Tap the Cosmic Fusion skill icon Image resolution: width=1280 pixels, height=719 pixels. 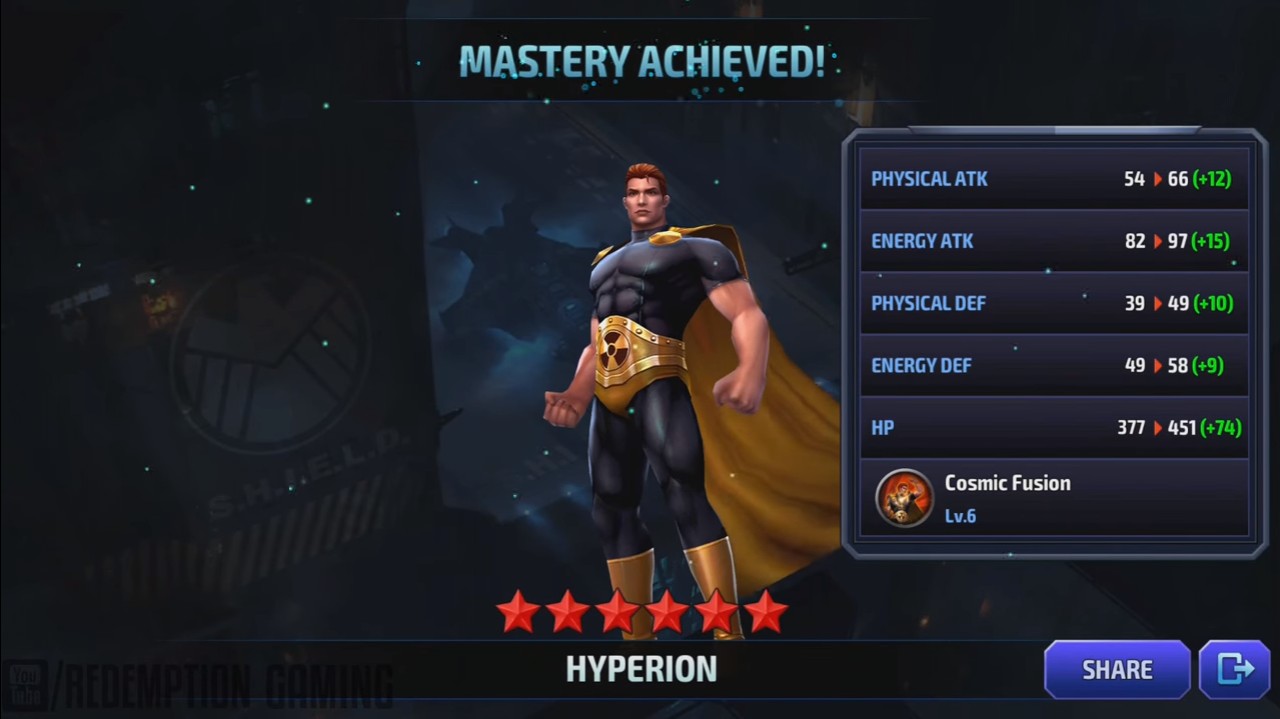tap(904, 497)
